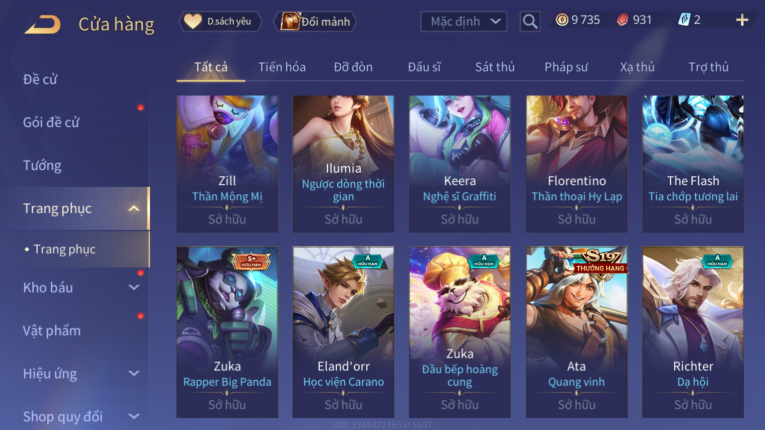Expand the Mặc định sort dropdown

coord(463,21)
